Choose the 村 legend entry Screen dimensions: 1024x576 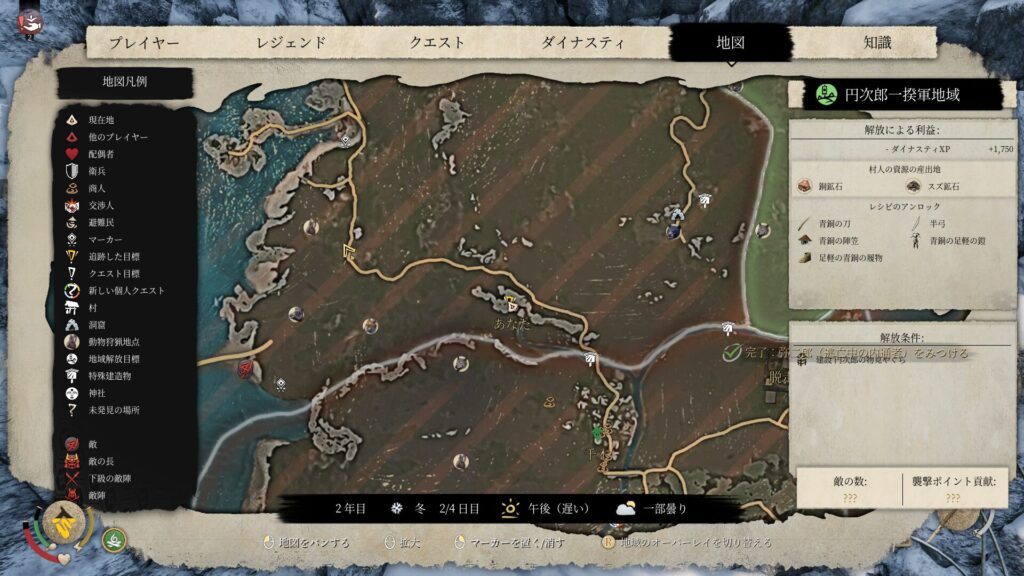point(92,307)
